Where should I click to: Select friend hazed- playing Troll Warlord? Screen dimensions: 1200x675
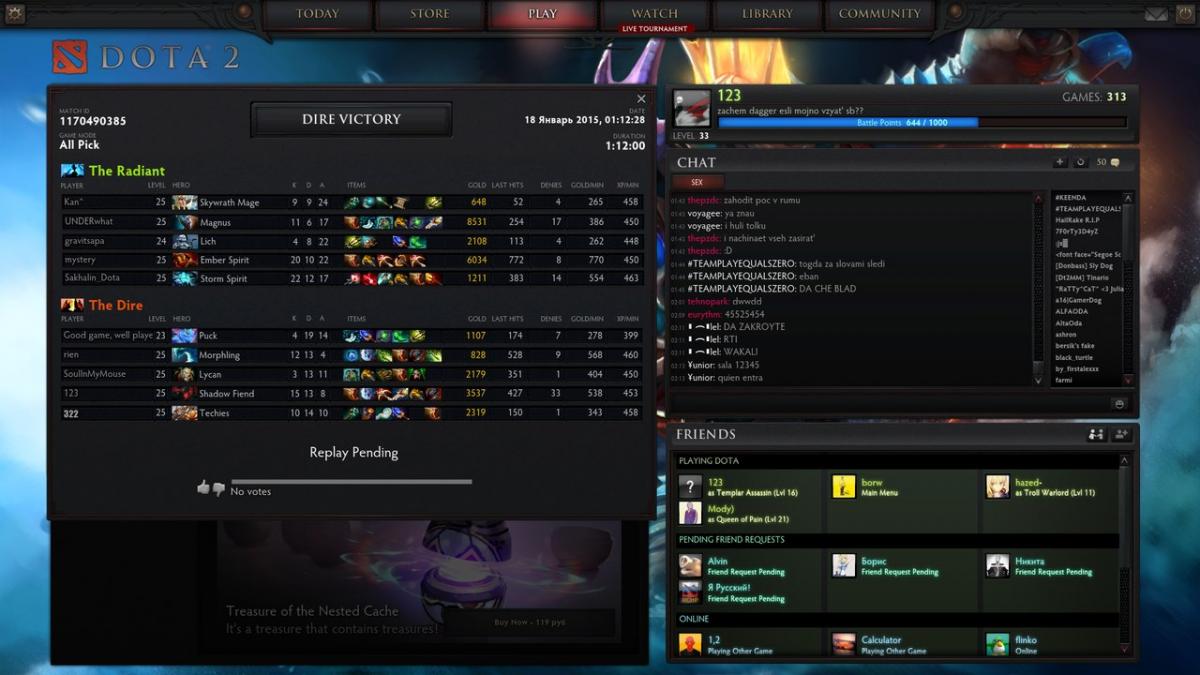coord(1028,487)
